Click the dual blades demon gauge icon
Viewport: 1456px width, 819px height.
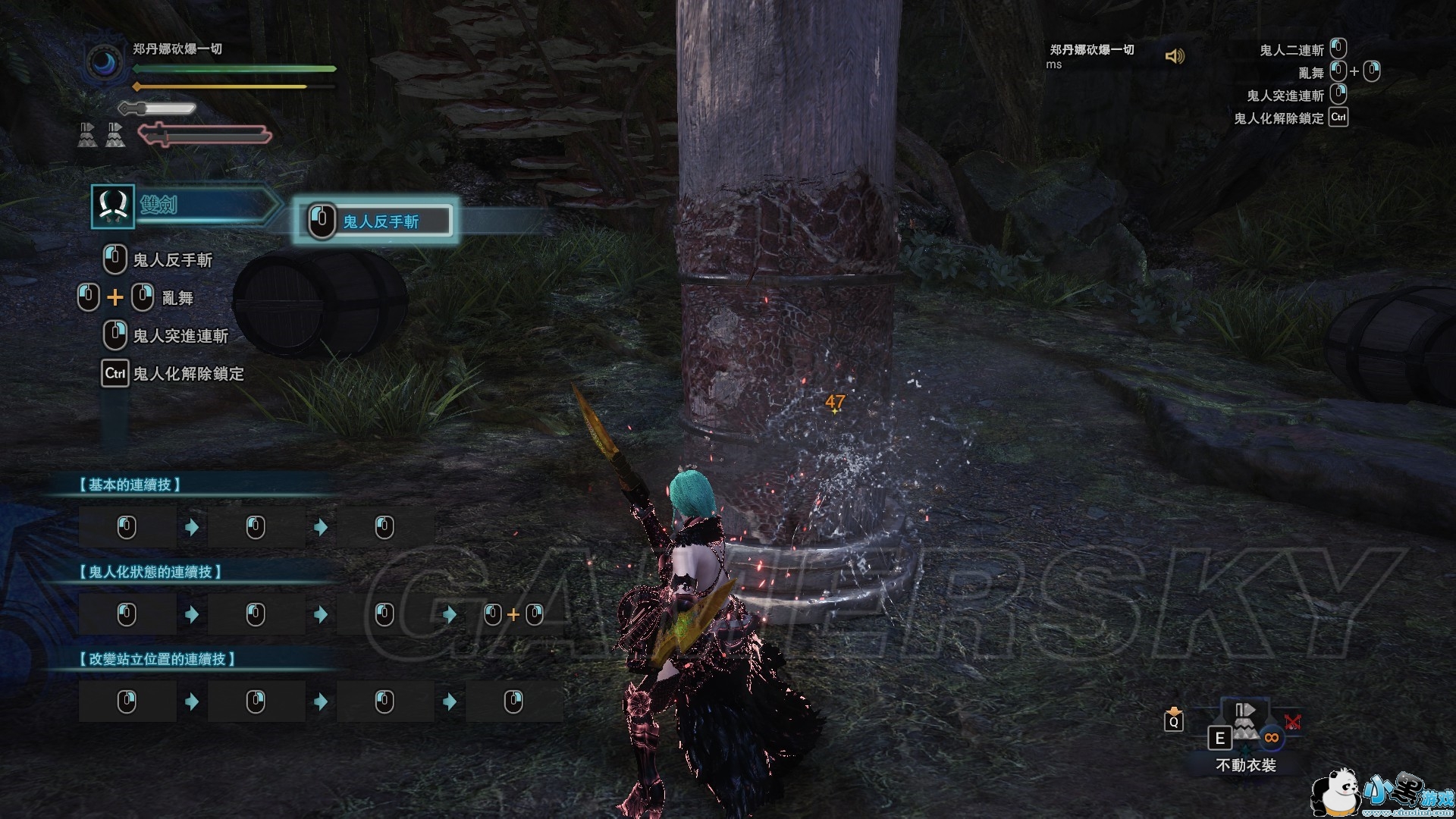click(205, 135)
